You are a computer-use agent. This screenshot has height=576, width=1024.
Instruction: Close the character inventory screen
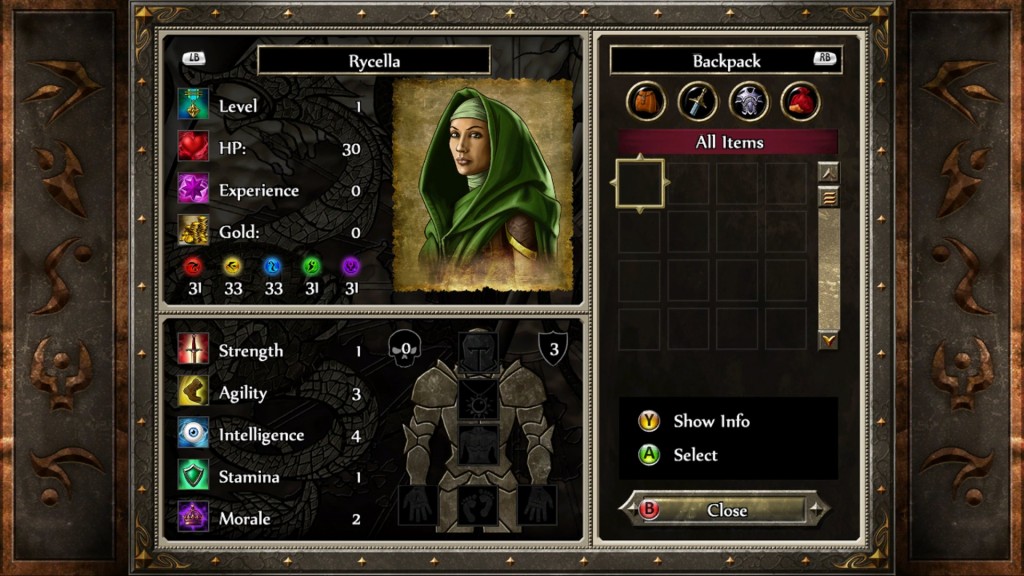coord(726,510)
